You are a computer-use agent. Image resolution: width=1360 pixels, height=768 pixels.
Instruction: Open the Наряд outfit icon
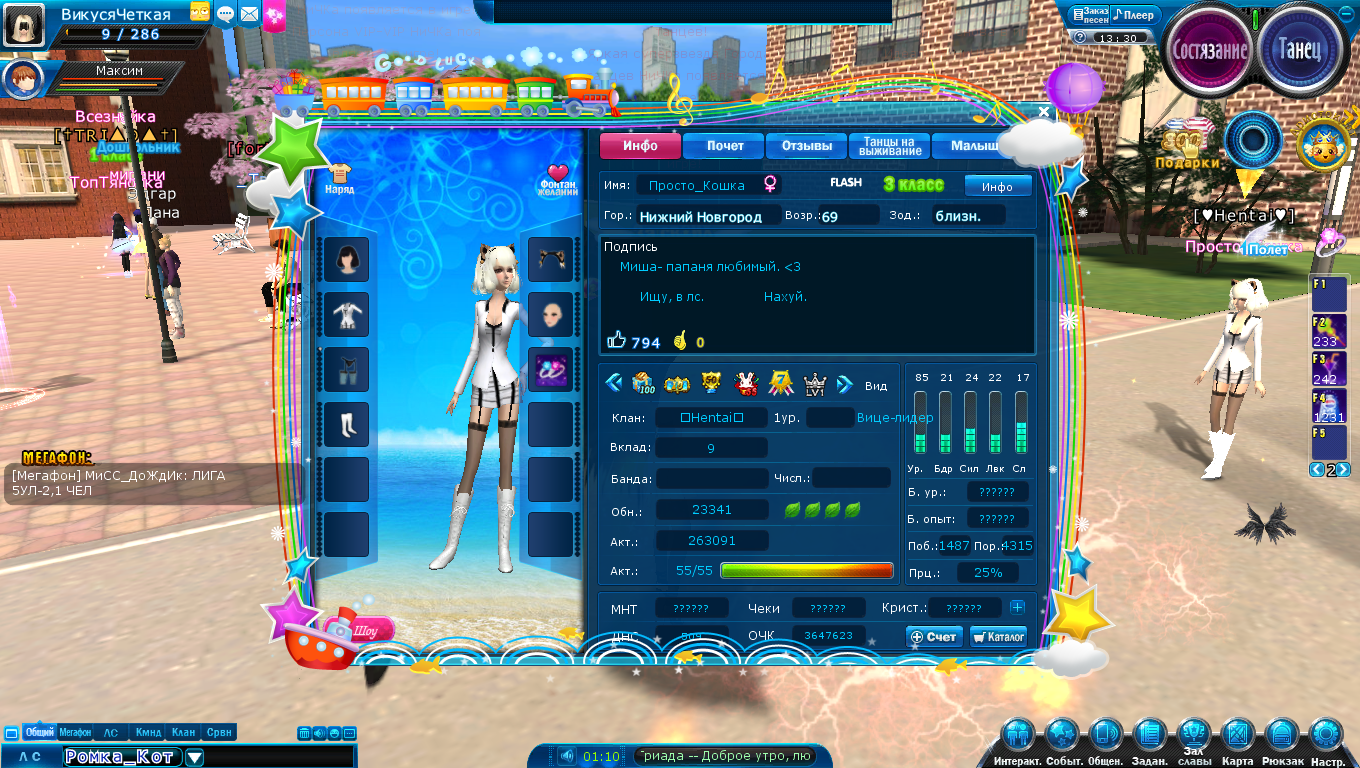(340, 178)
